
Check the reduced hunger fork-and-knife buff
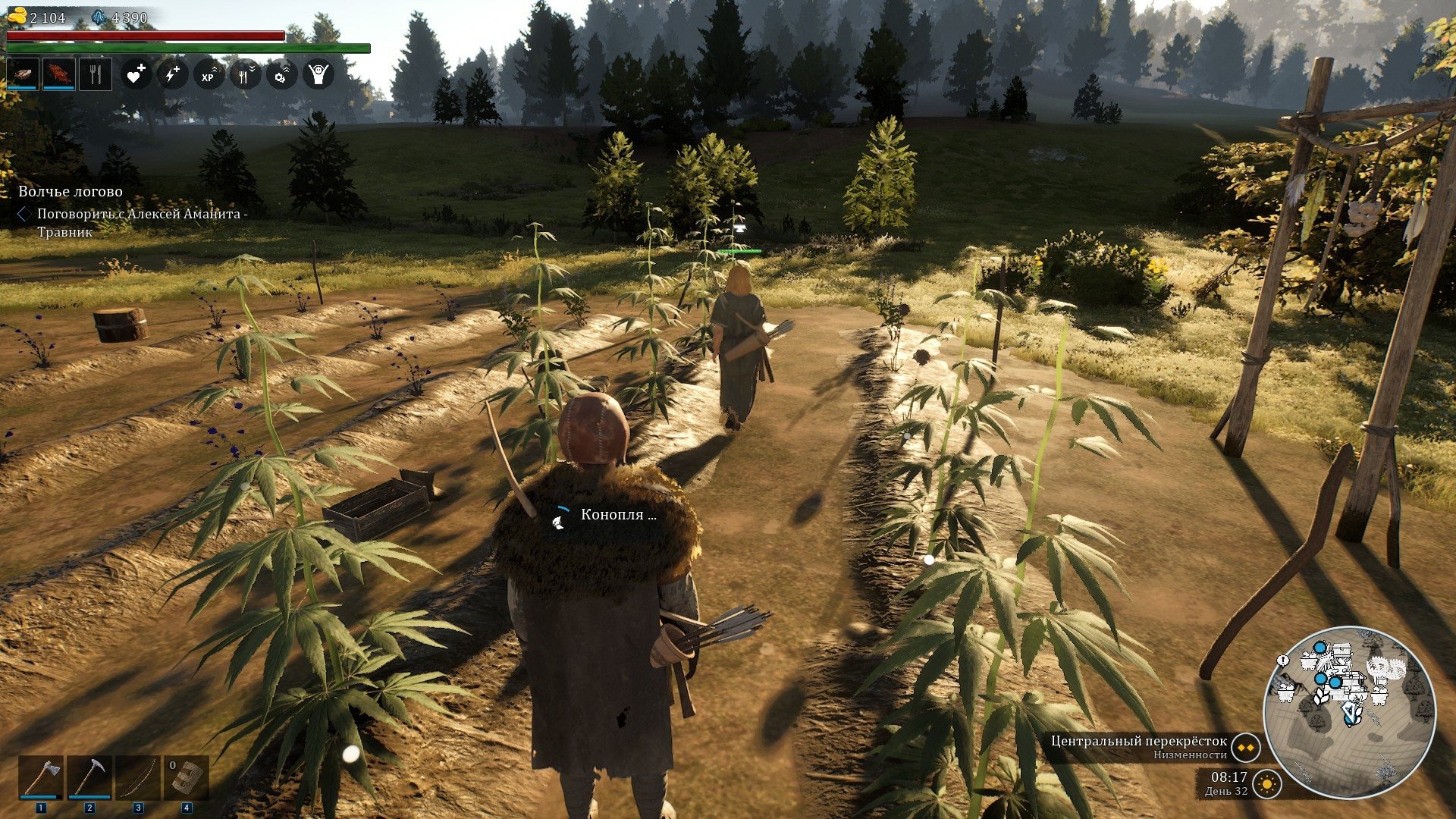(245, 74)
